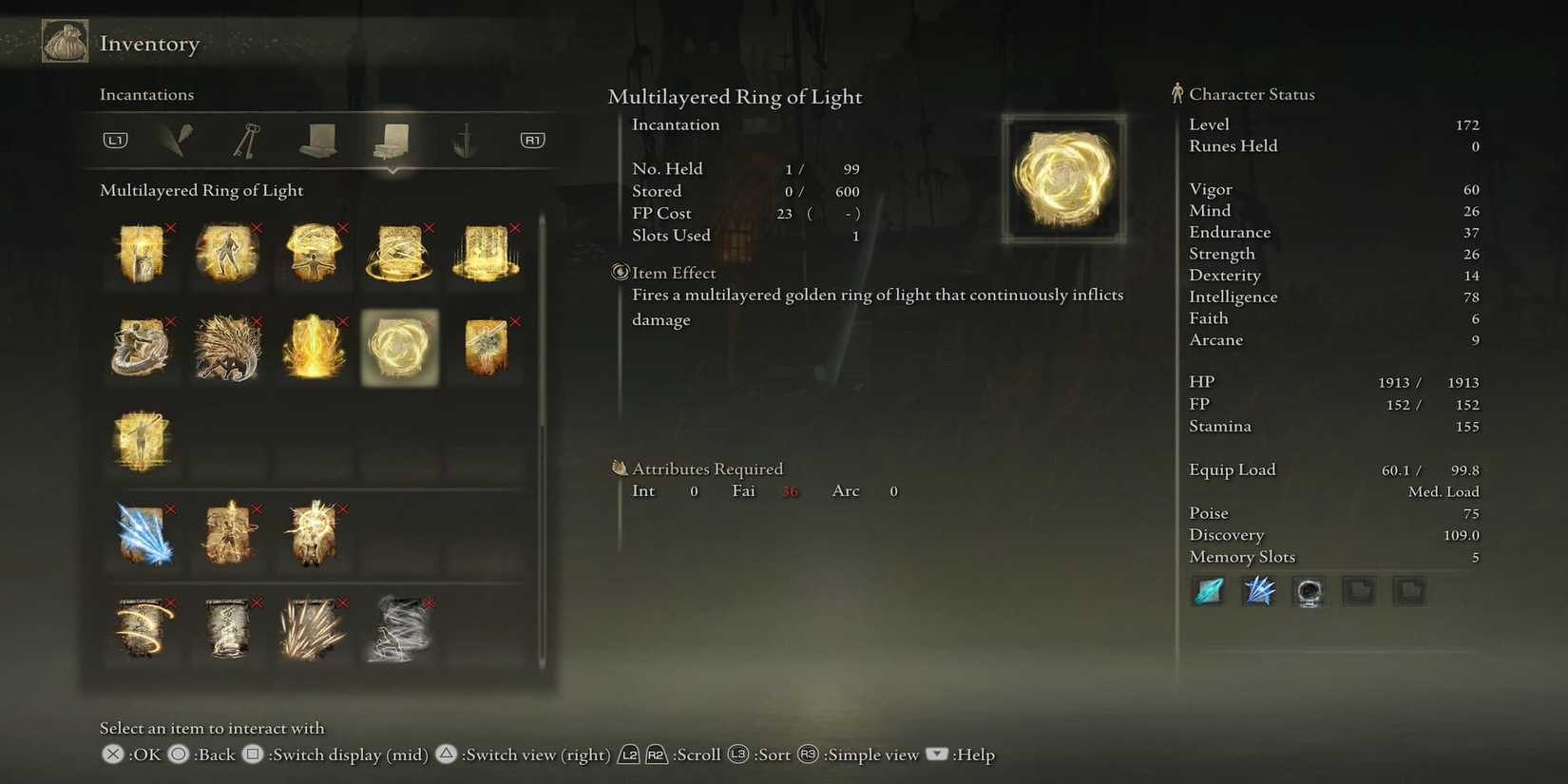Select the third Memory Slot with the ring icon
The width and height of the screenshot is (1568, 784).
(1309, 590)
